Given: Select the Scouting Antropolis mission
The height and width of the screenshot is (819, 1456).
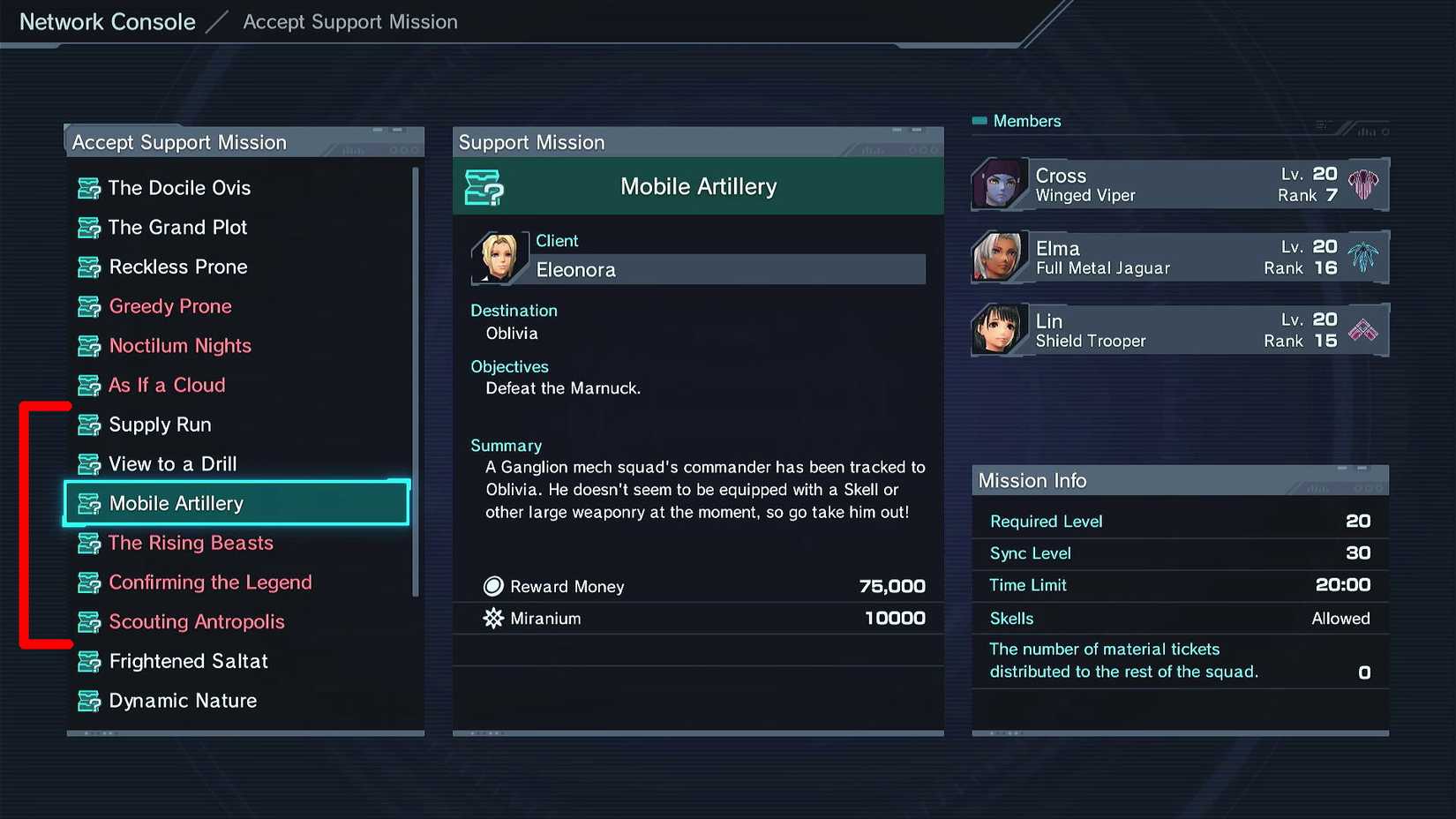Looking at the screenshot, I should (196, 621).
